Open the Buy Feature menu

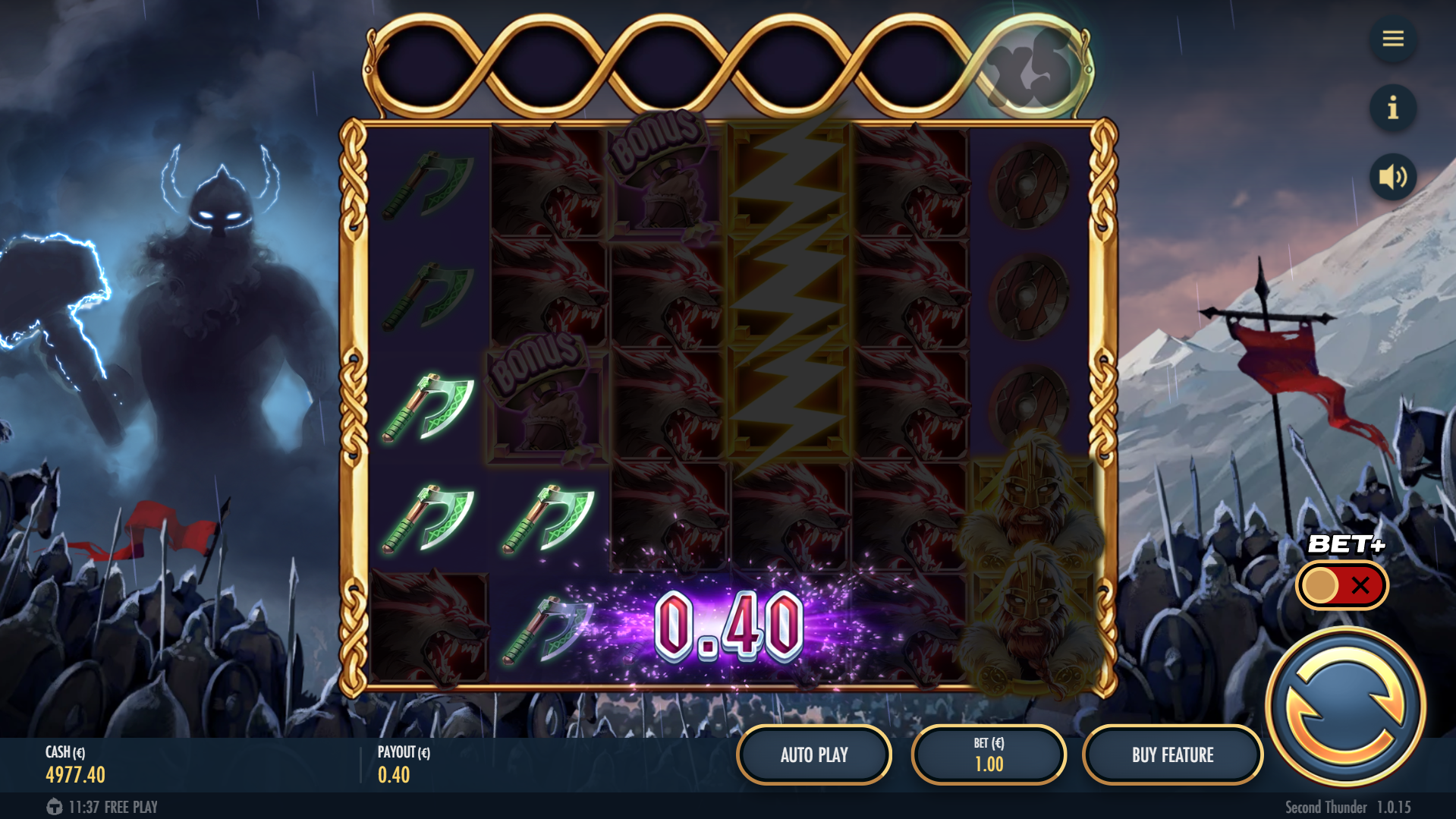coord(1172,754)
